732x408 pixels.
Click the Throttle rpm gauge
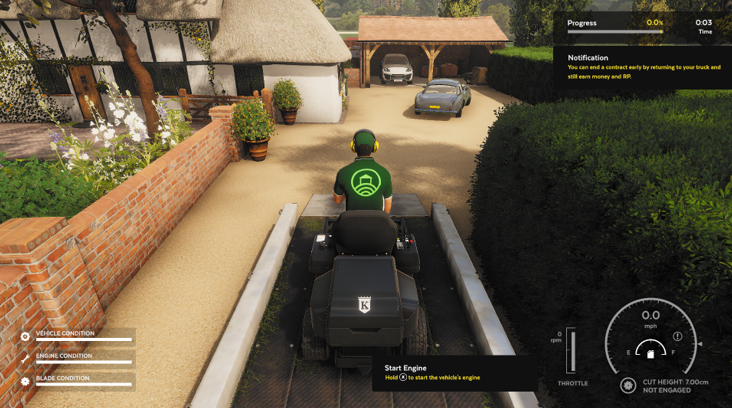pyautogui.click(x=571, y=352)
